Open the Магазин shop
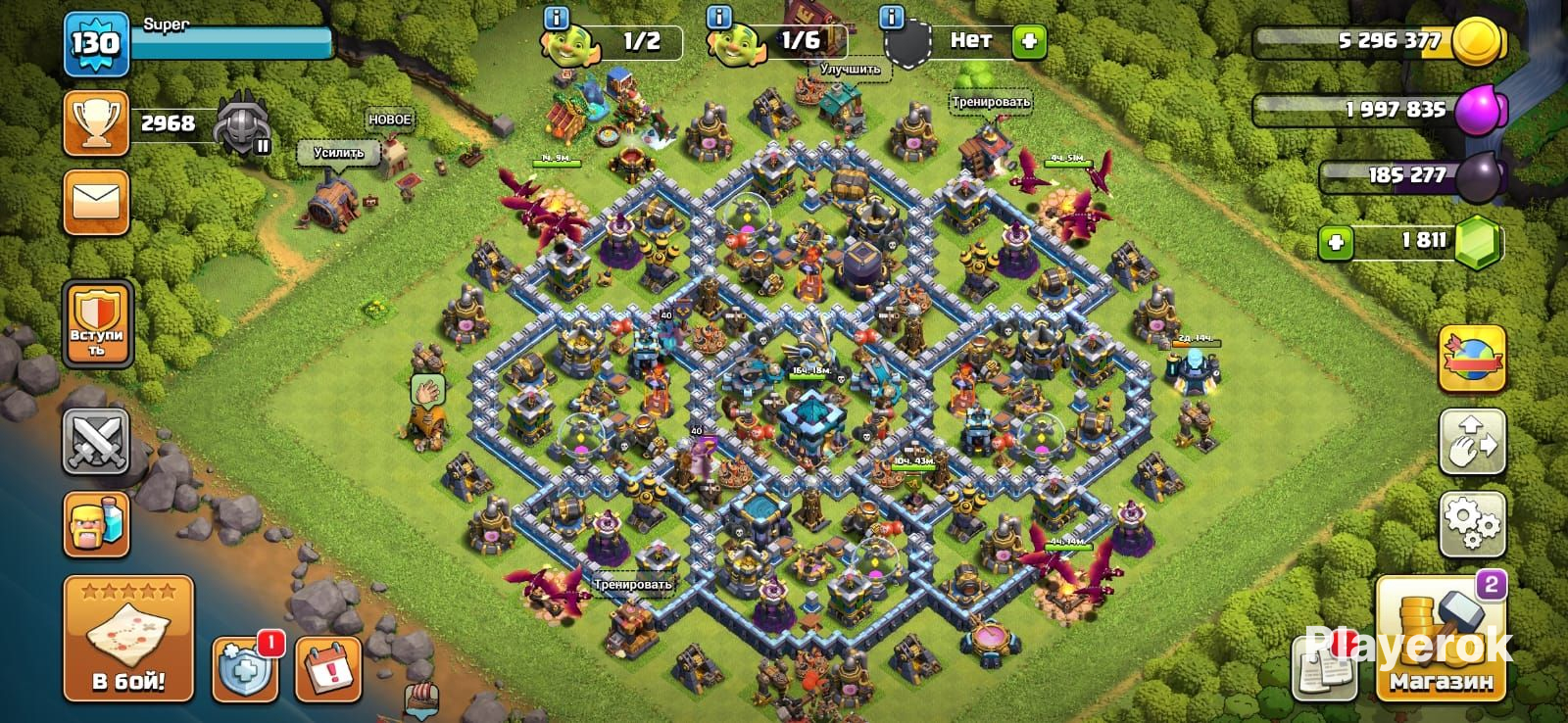 tap(1440, 639)
